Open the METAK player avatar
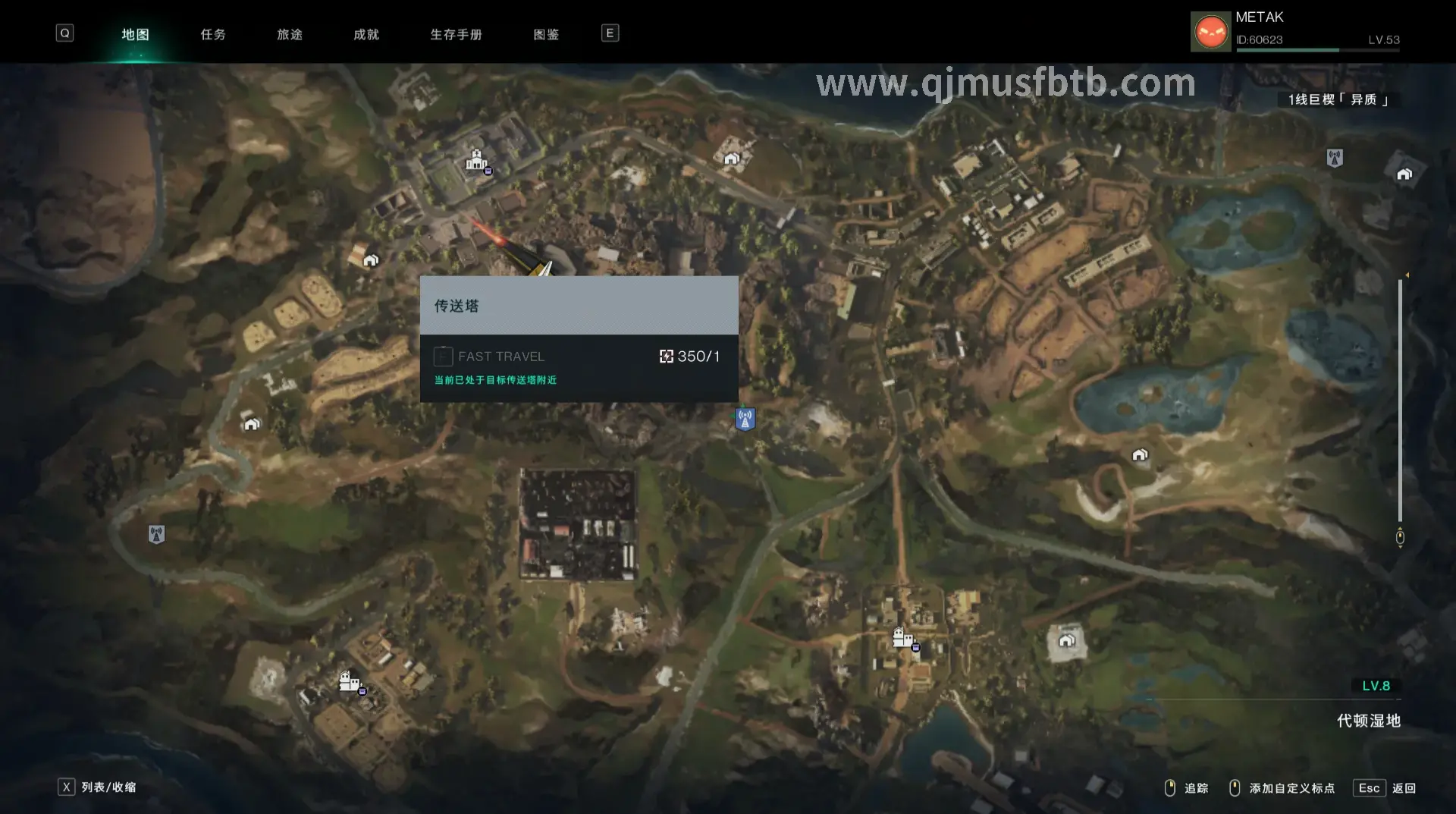The image size is (1456, 814). [x=1210, y=32]
